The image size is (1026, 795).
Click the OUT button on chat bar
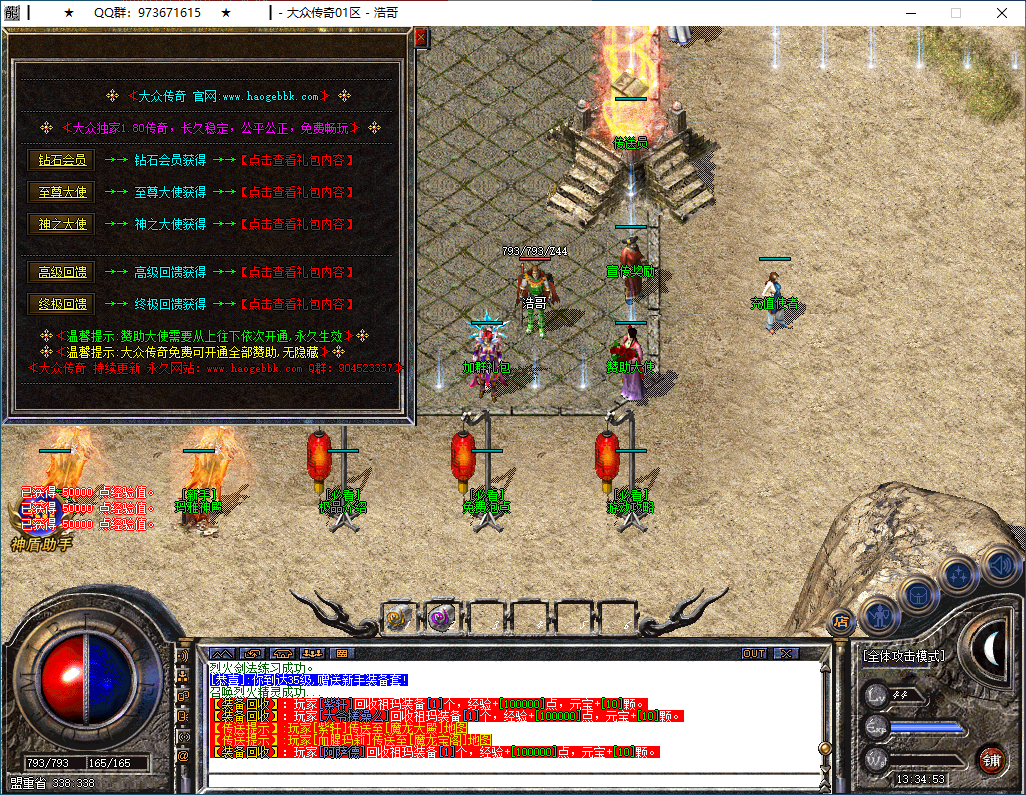[754, 653]
